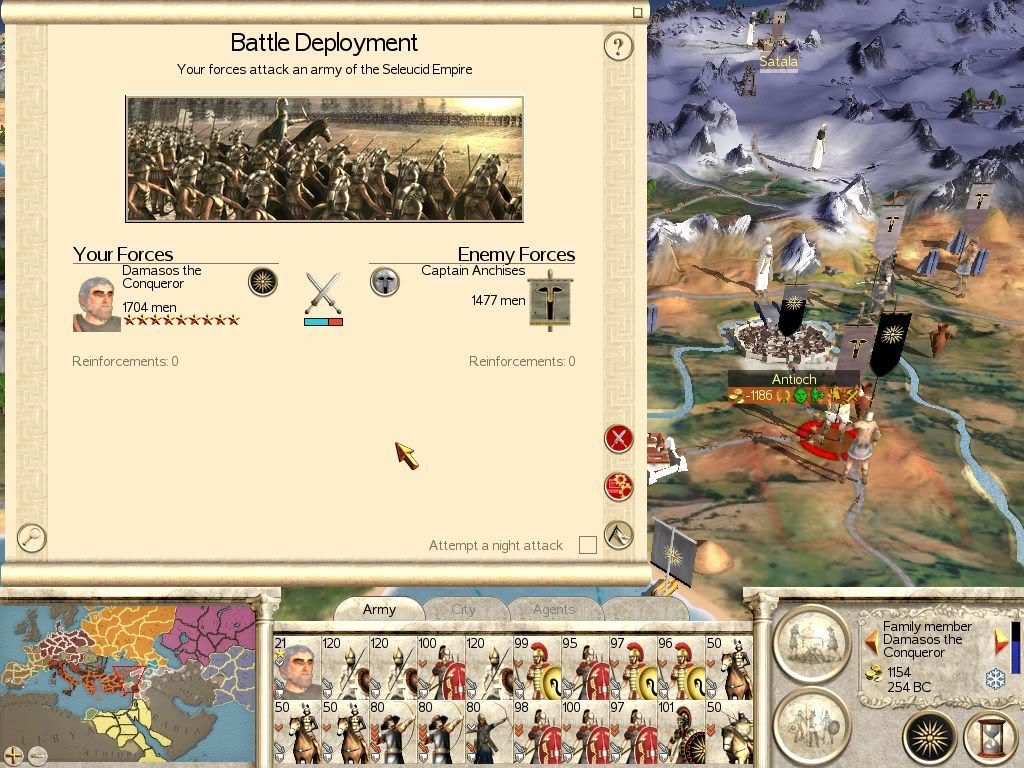Go to next character with right arrow
Image resolution: width=1024 pixels, height=768 pixels.
pos(1000,641)
